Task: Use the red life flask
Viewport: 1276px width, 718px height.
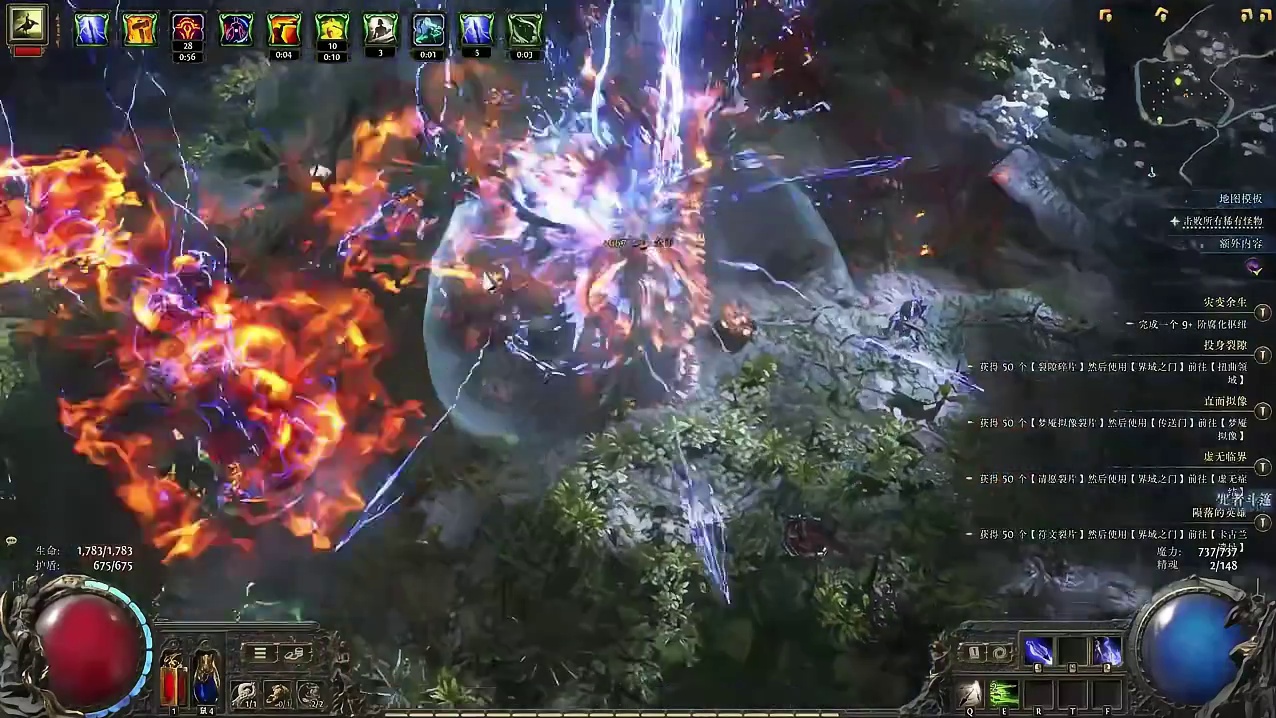Action: click(172, 677)
